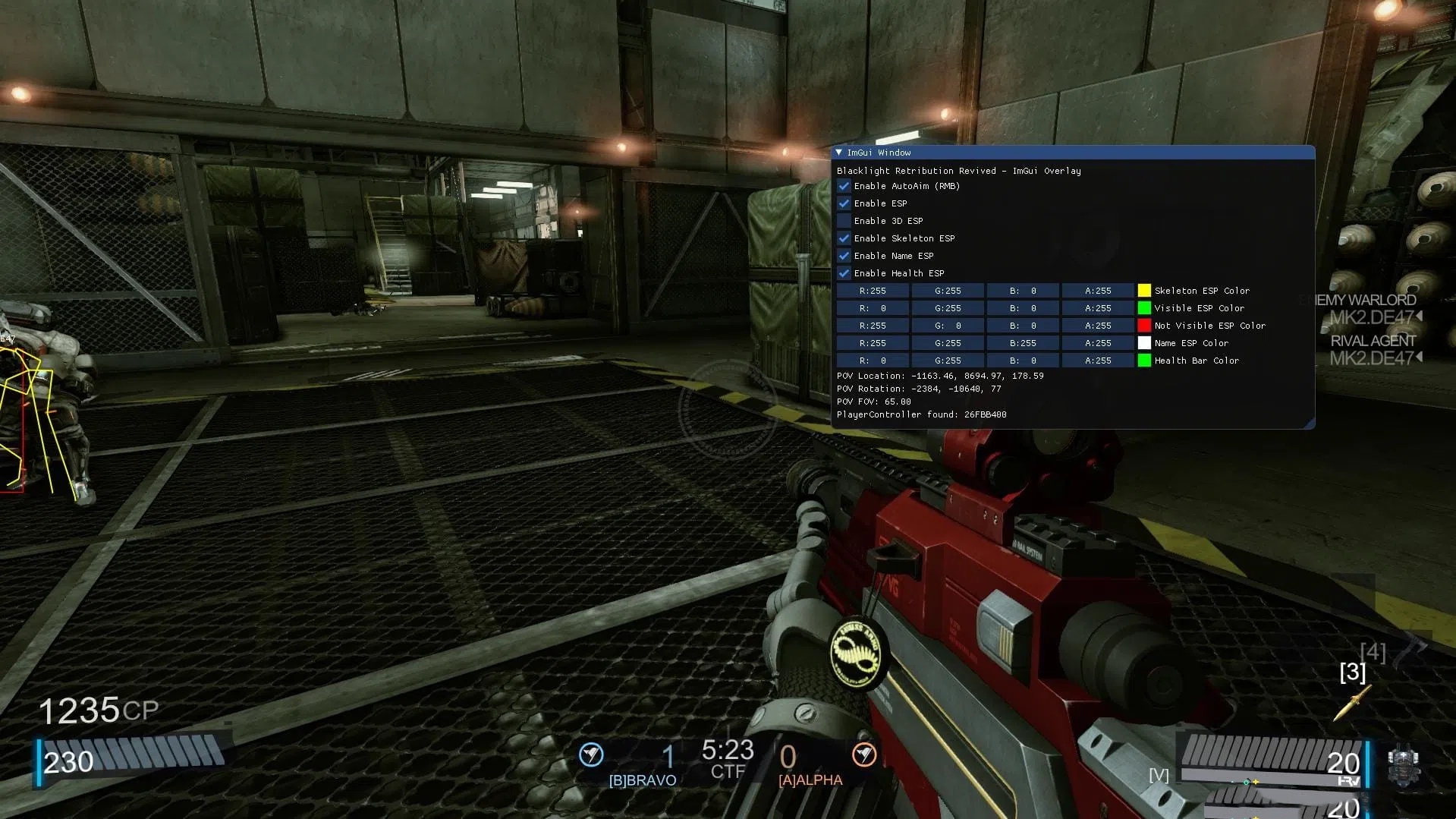Collapse the ImGui Window with its arrow
1456x819 pixels.
(839, 153)
